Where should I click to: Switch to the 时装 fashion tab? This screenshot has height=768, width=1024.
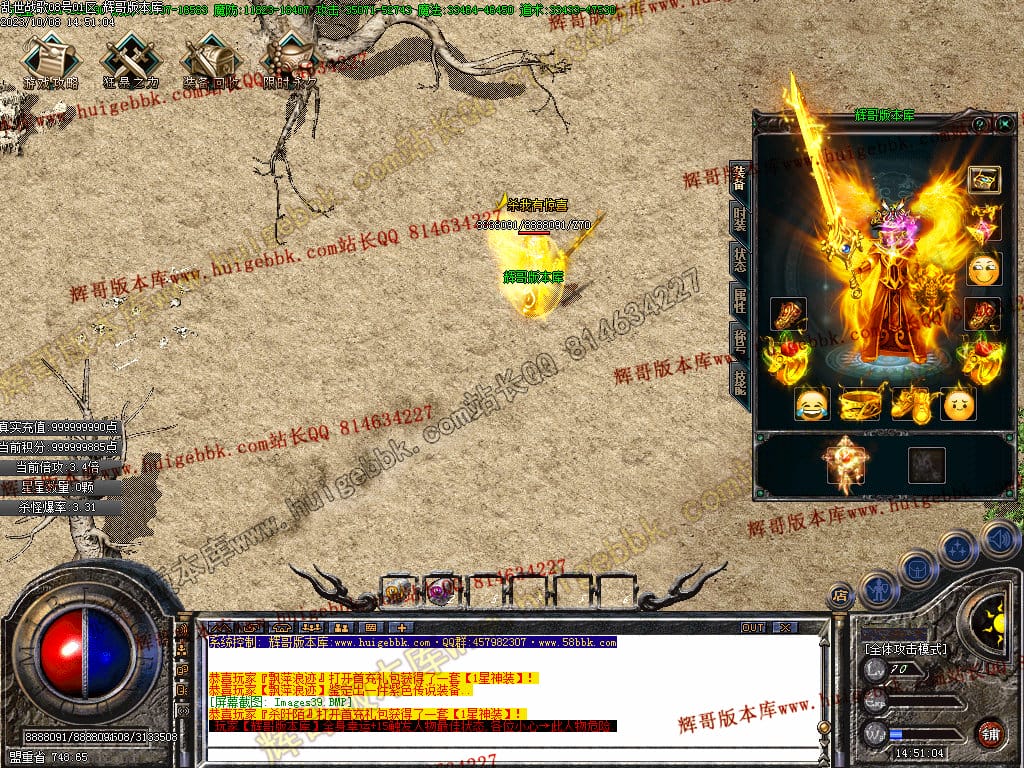click(740, 223)
